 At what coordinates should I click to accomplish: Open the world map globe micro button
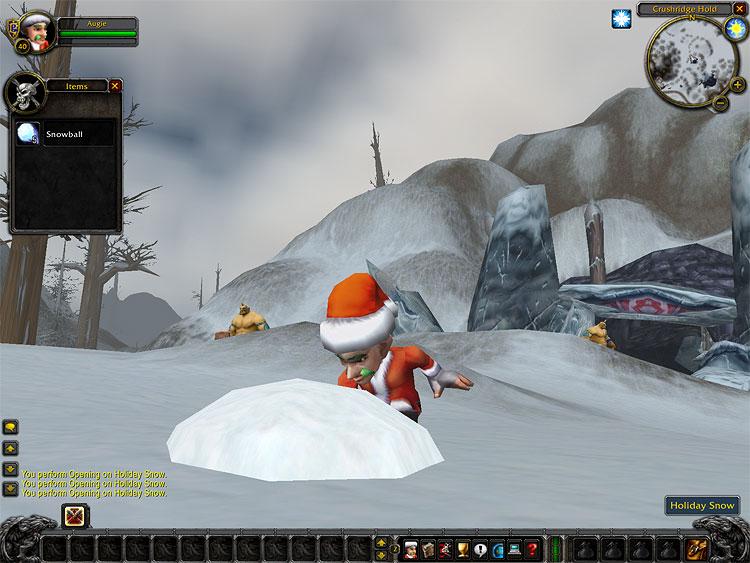click(x=498, y=548)
